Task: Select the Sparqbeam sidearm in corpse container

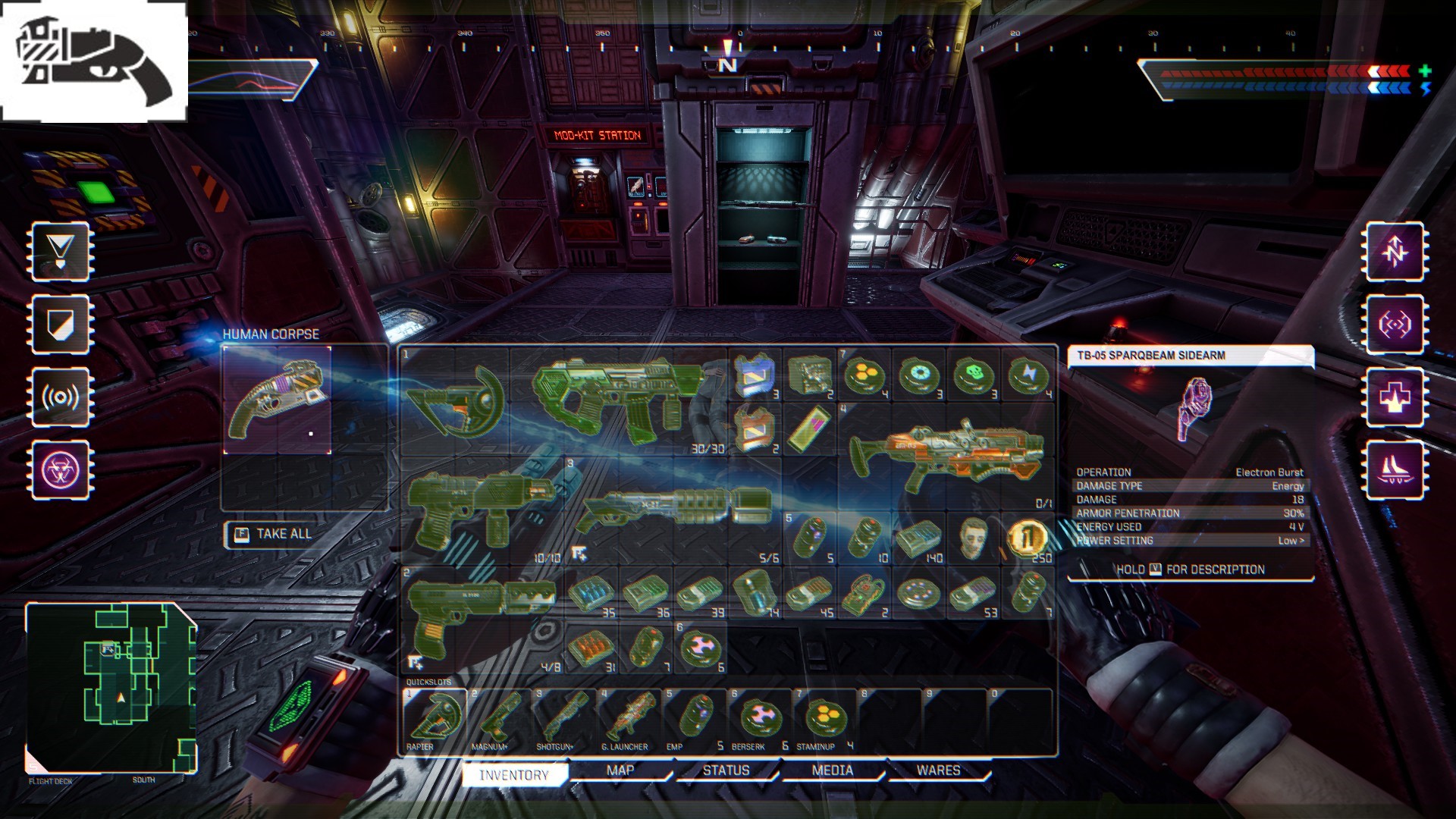Action: coord(278,400)
